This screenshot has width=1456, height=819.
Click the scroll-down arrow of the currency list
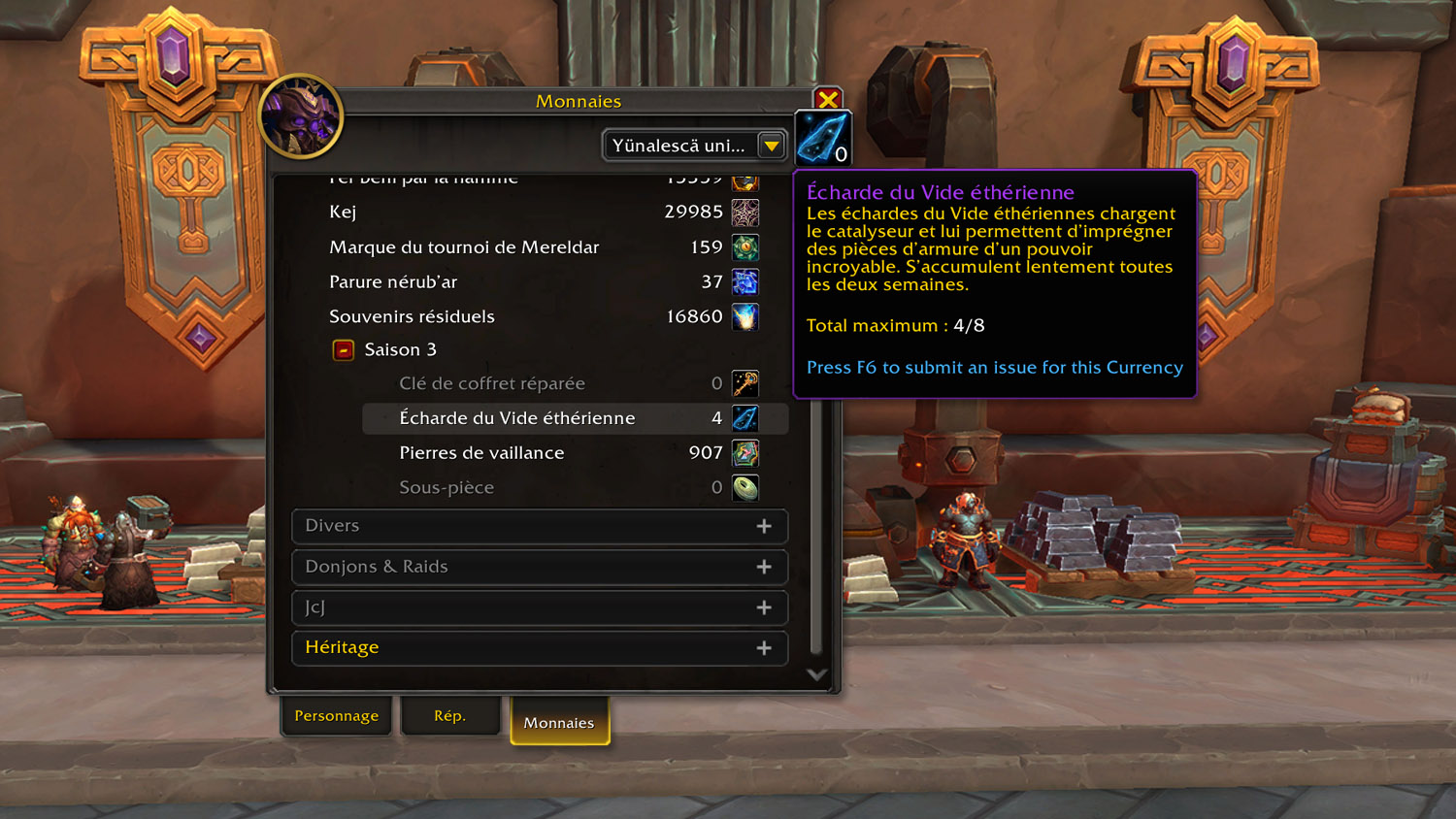click(816, 674)
